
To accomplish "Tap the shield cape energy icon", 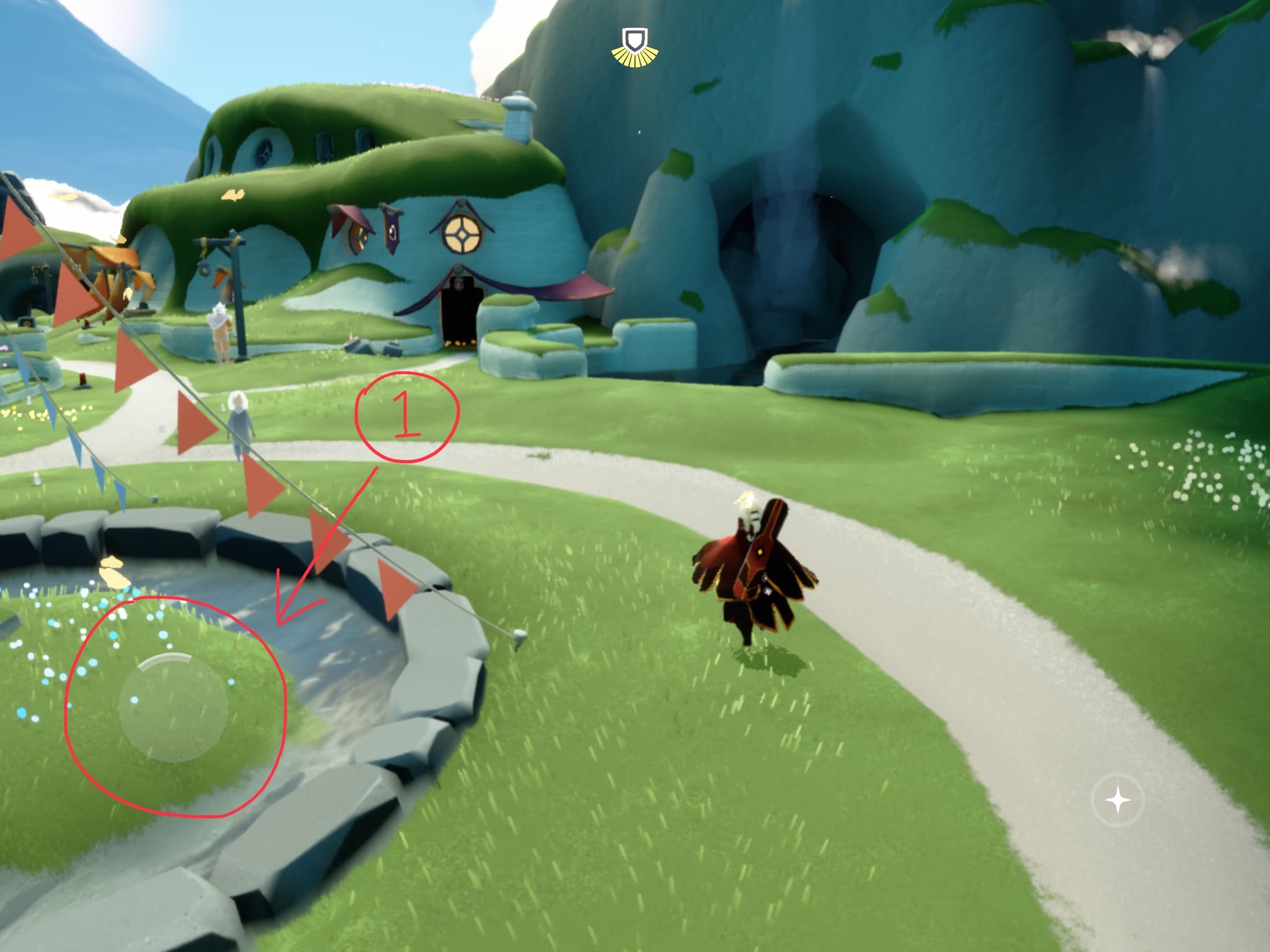I will 634,45.
